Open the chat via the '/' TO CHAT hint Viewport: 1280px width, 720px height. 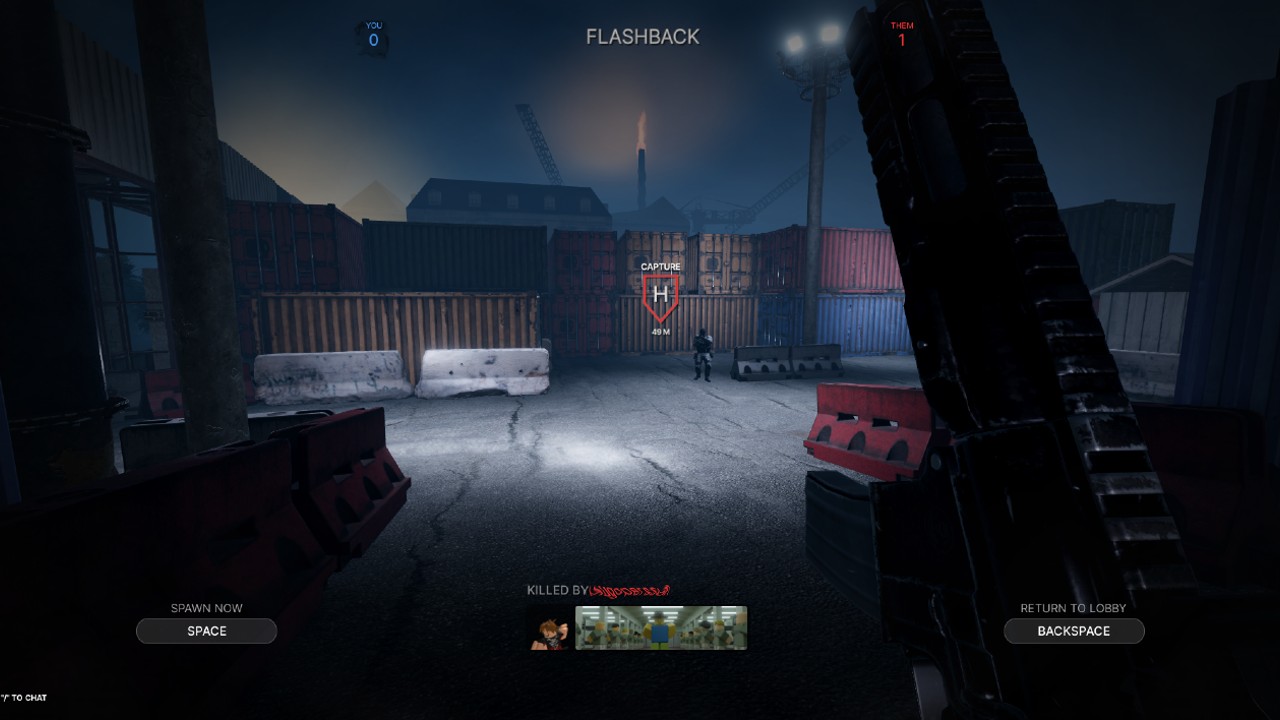click(22, 698)
